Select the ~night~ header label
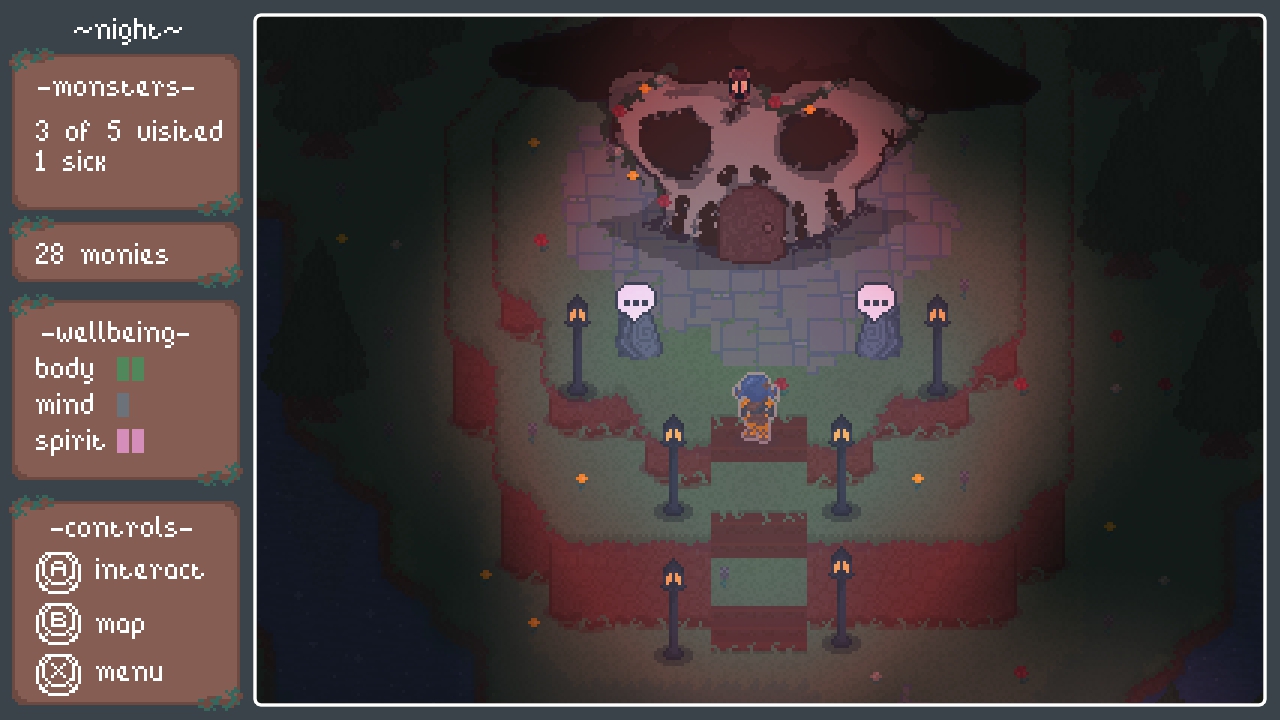Viewport: 1280px width, 720px height. (x=125, y=28)
